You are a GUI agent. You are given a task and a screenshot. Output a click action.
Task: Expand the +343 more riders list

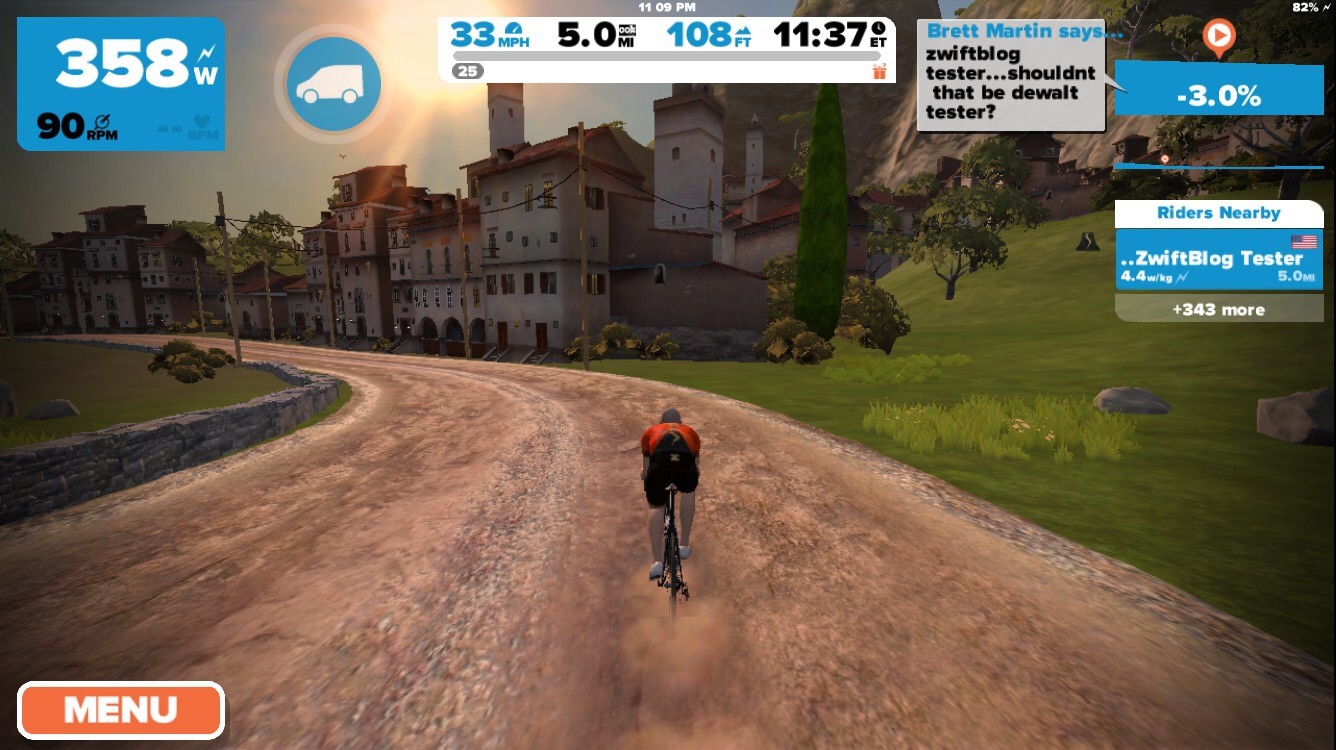[1218, 309]
